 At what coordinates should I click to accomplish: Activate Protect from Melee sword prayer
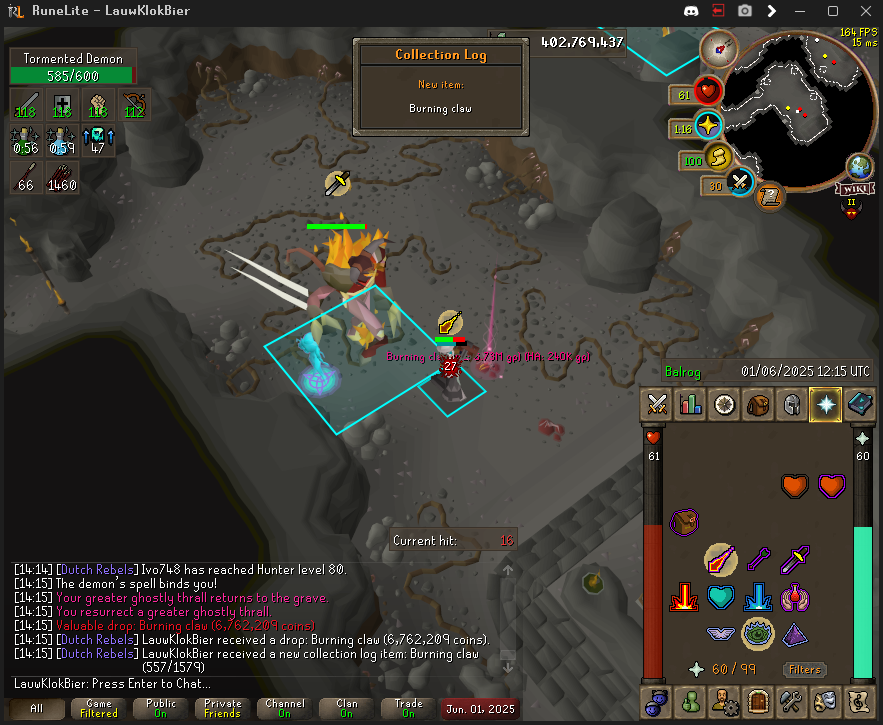[796, 560]
